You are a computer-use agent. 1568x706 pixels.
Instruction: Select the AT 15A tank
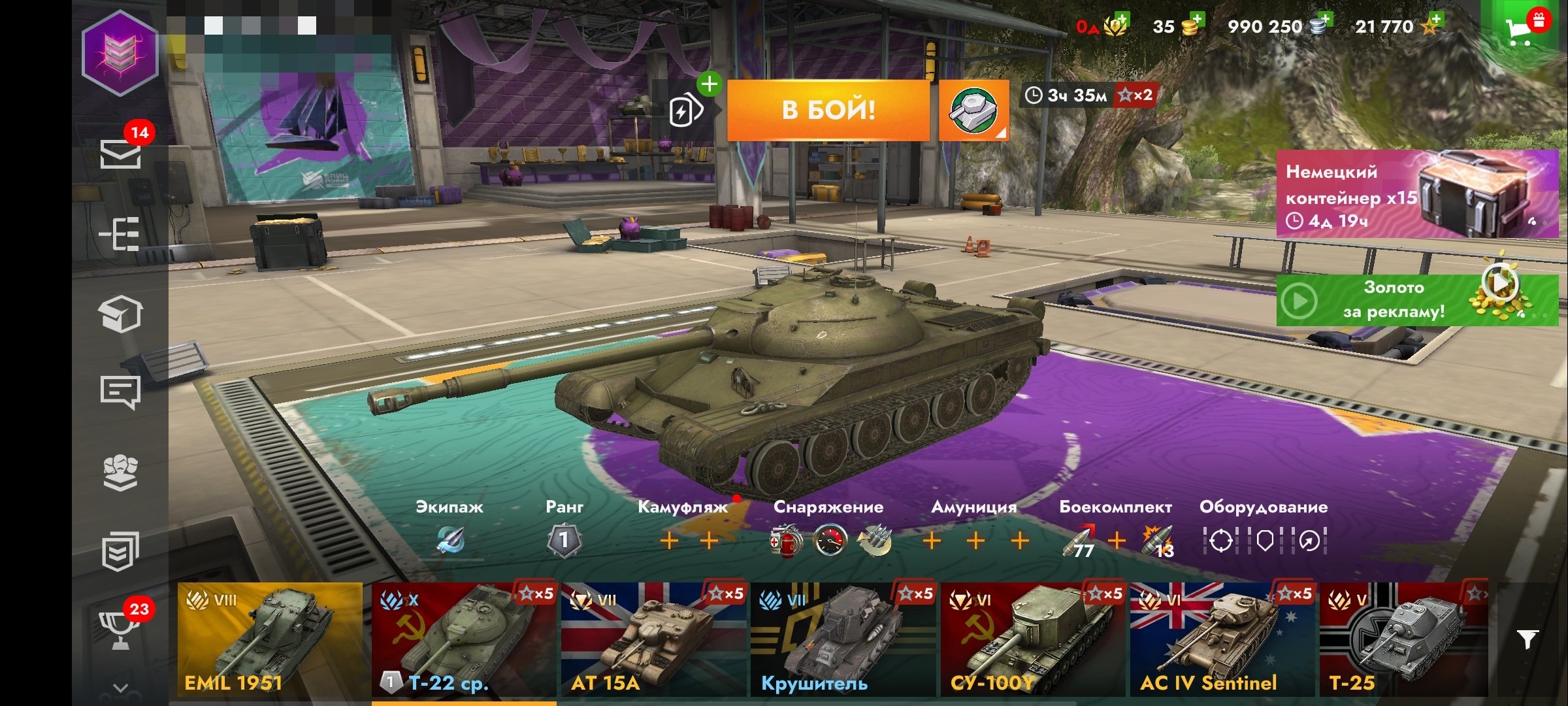tap(653, 639)
